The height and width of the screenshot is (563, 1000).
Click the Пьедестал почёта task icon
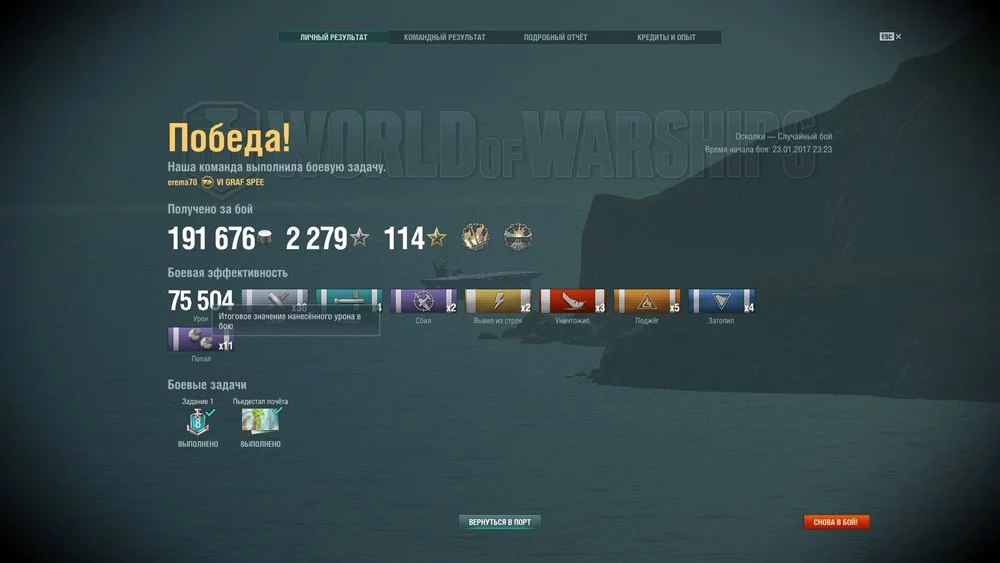pos(259,421)
